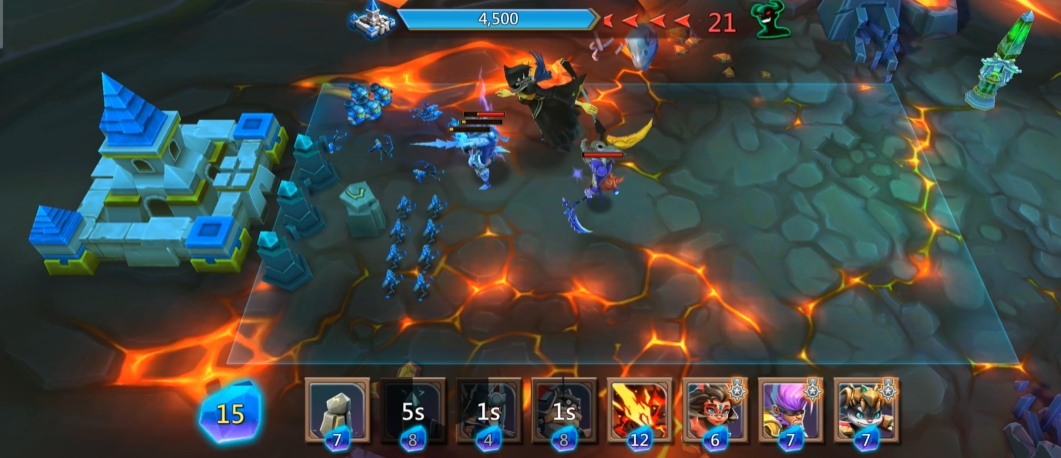Select the horned-helmet cat hero card
The image size is (1061, 458).
click(866, 409)
